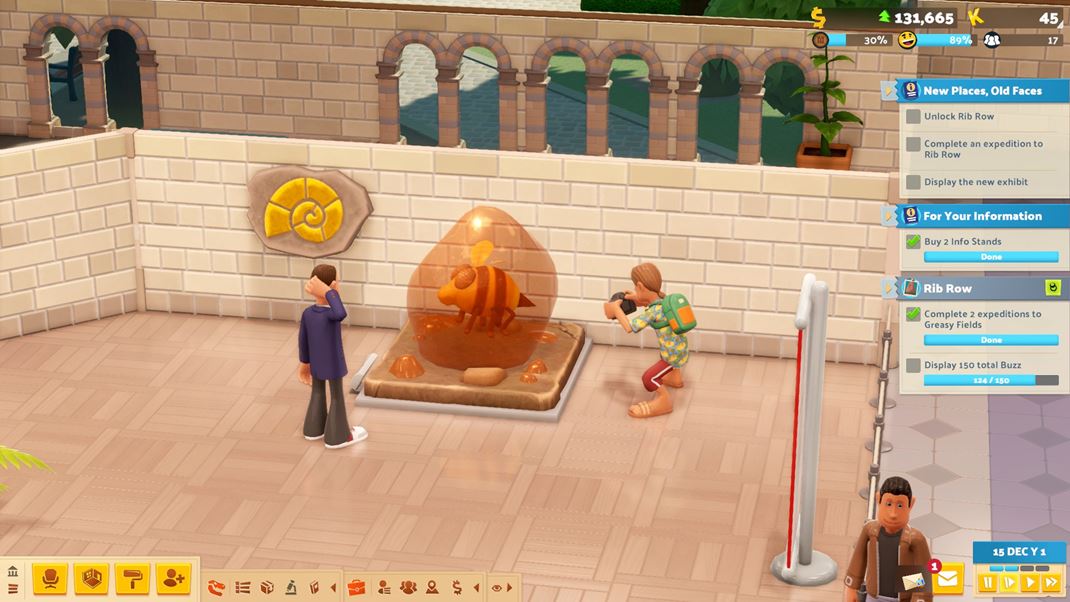Set game speed to normal play
The height and width of the screenshot is (602, 1070).
[1030, 582]
